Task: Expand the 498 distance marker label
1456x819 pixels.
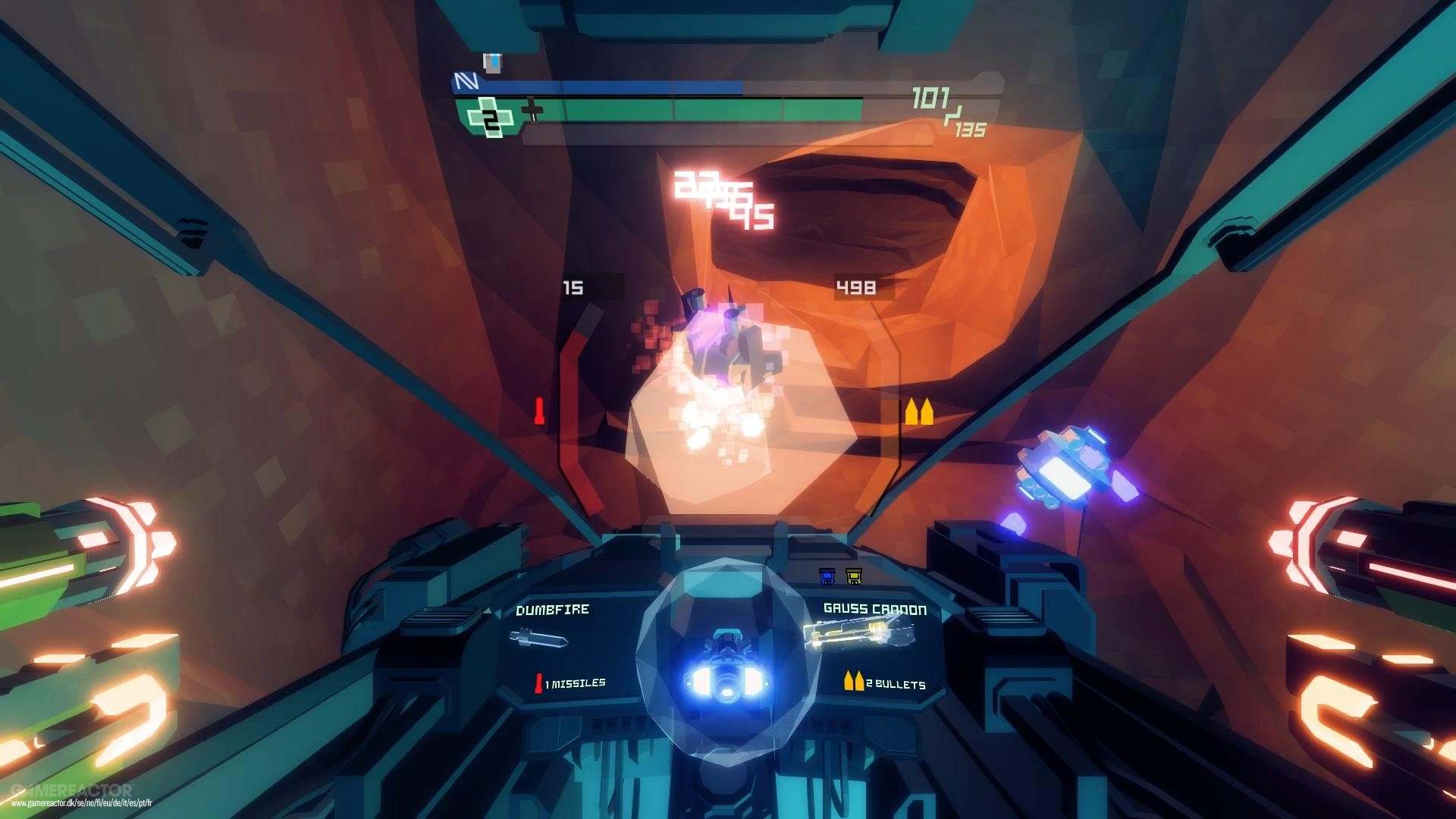Action: point(855,287)
